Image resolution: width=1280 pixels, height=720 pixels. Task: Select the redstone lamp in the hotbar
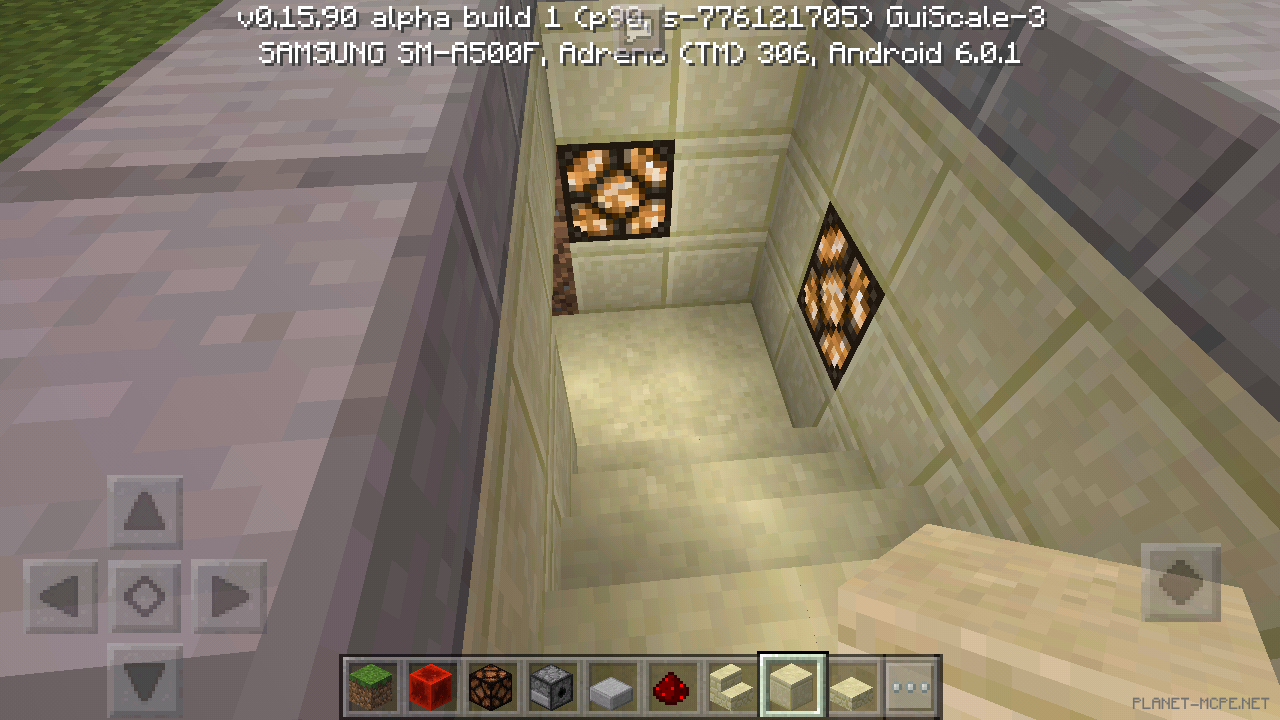point(490,686)
